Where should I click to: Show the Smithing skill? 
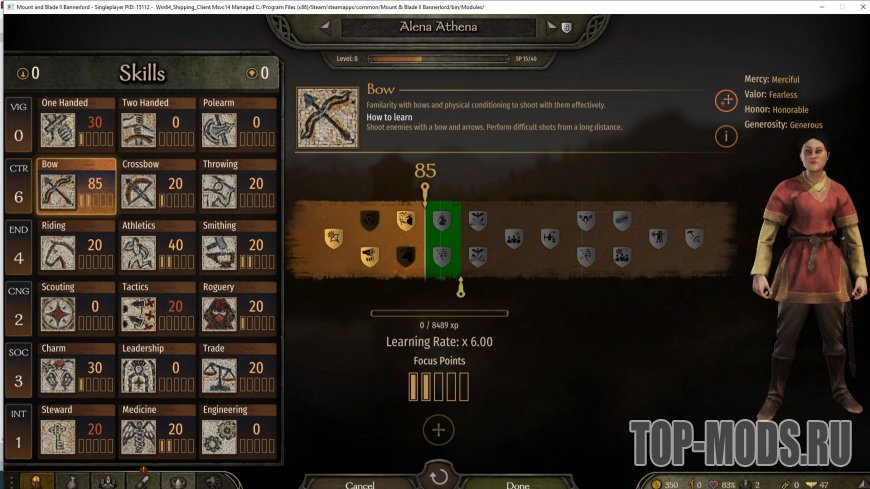pyautogui.click(x=238, y=248)
